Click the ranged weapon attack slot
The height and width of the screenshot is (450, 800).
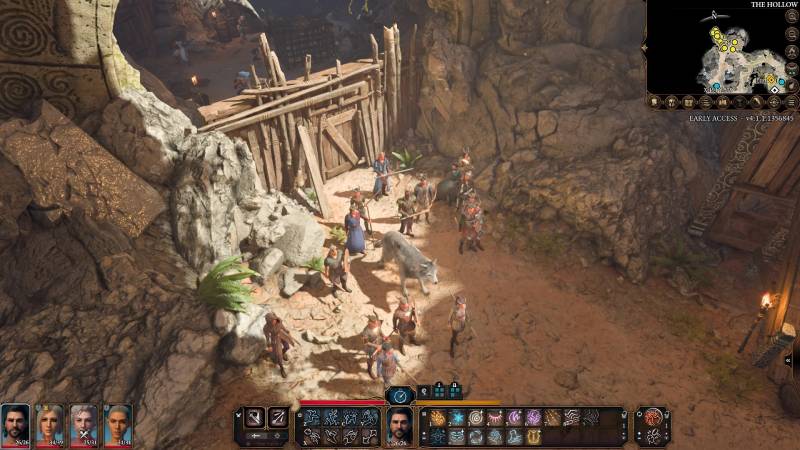click(x=277, y=416)
